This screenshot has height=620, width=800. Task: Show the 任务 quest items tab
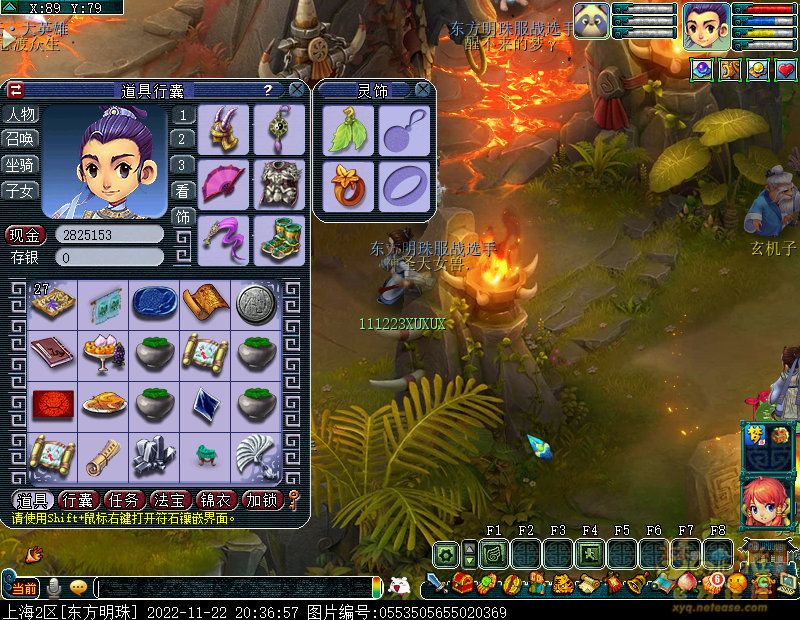124,500
